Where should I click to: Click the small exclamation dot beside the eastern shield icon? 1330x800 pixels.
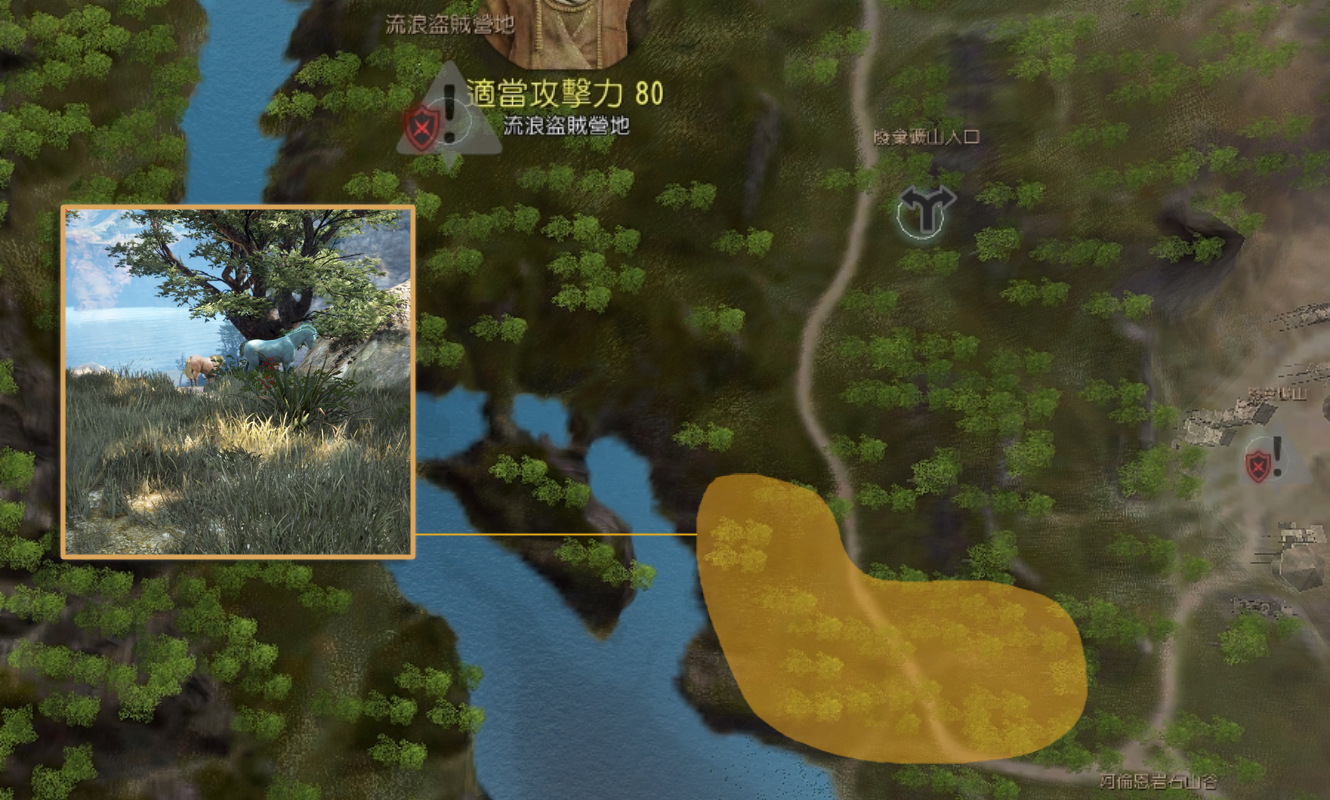pyautogui.click(x=1277, y=456)
